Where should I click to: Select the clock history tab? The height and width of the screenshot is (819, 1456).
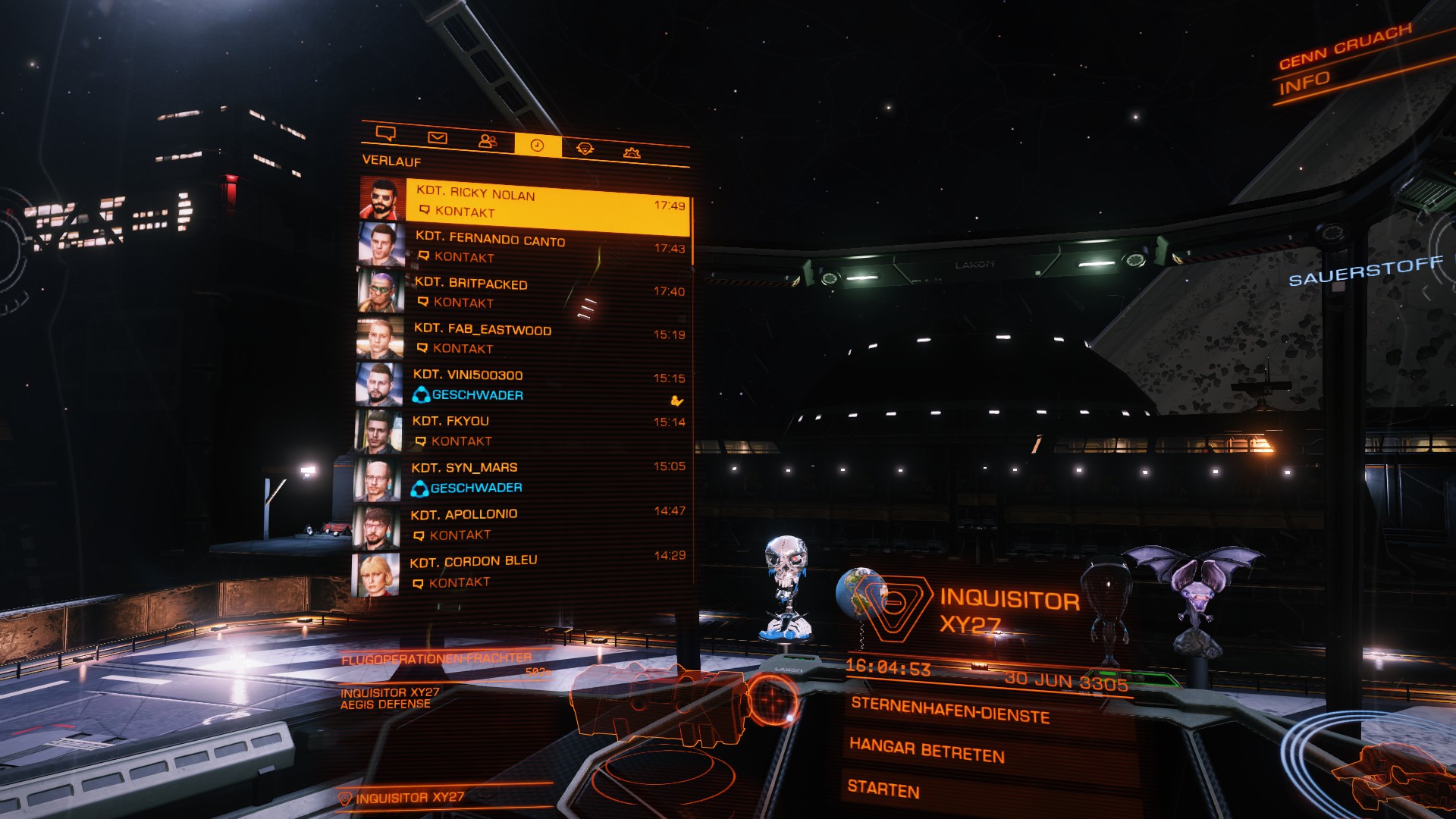[538, 145]
